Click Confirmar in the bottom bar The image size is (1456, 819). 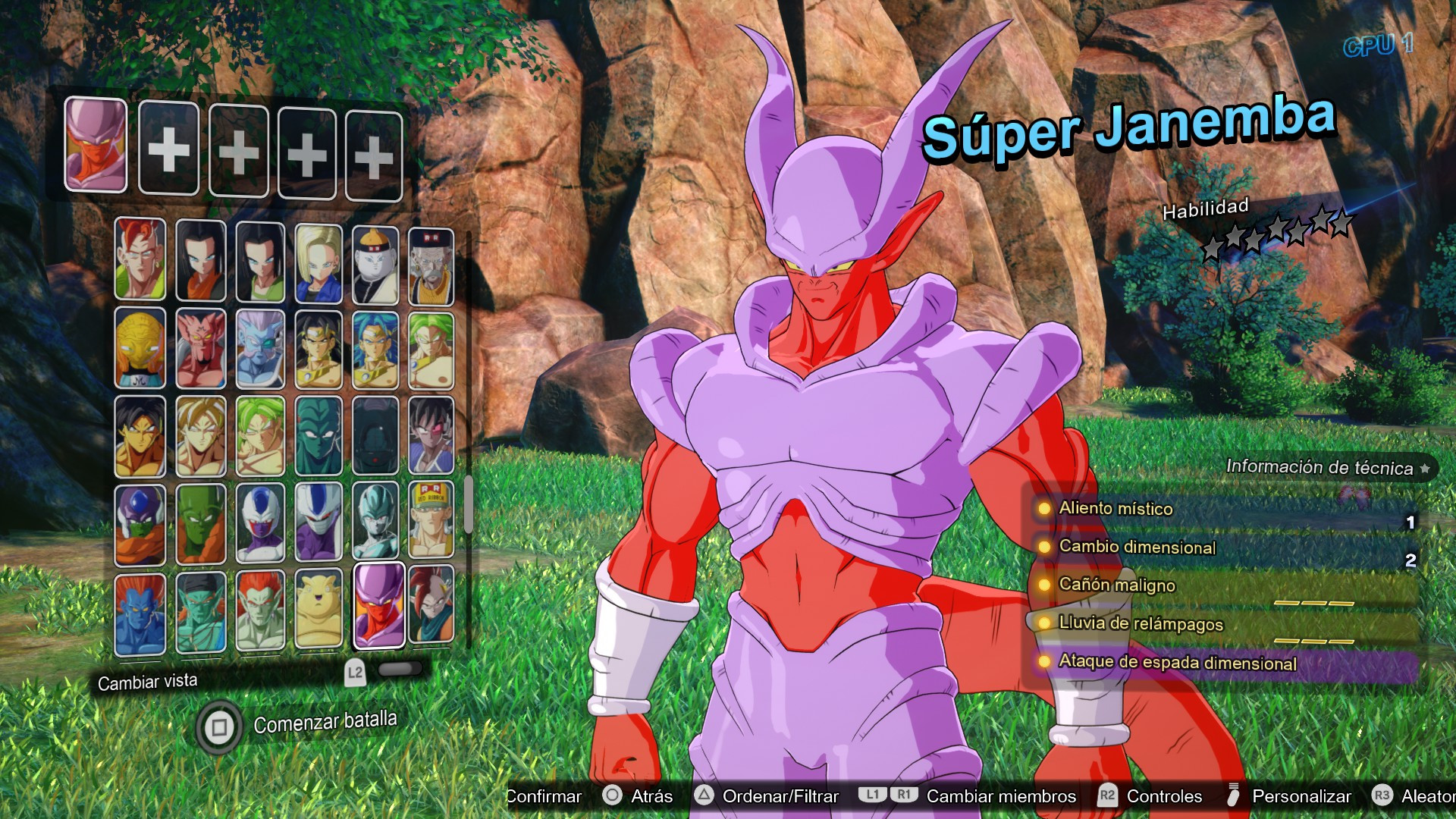pos(544,797)
